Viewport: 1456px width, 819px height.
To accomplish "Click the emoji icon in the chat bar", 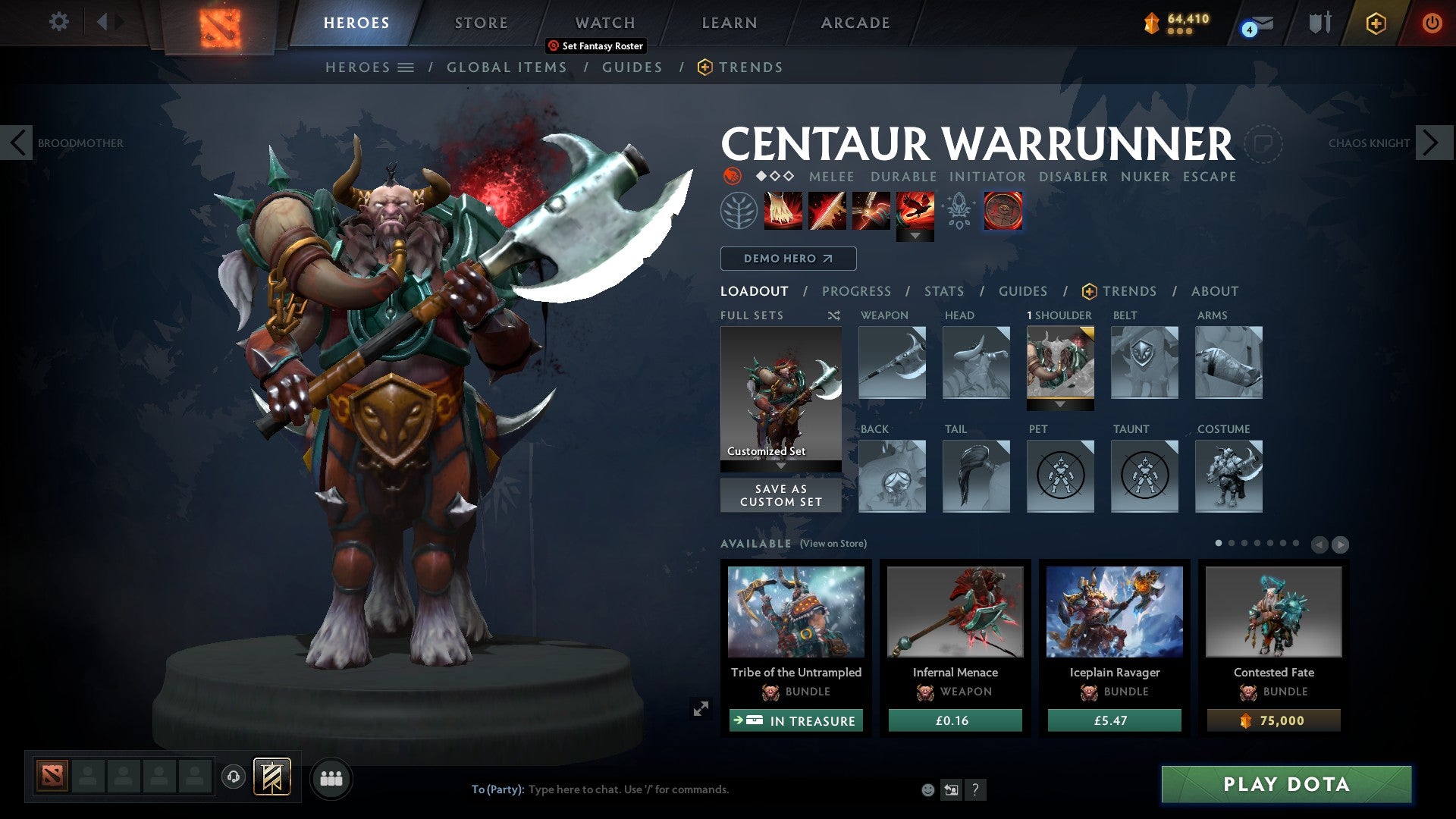I will [927, 789].
